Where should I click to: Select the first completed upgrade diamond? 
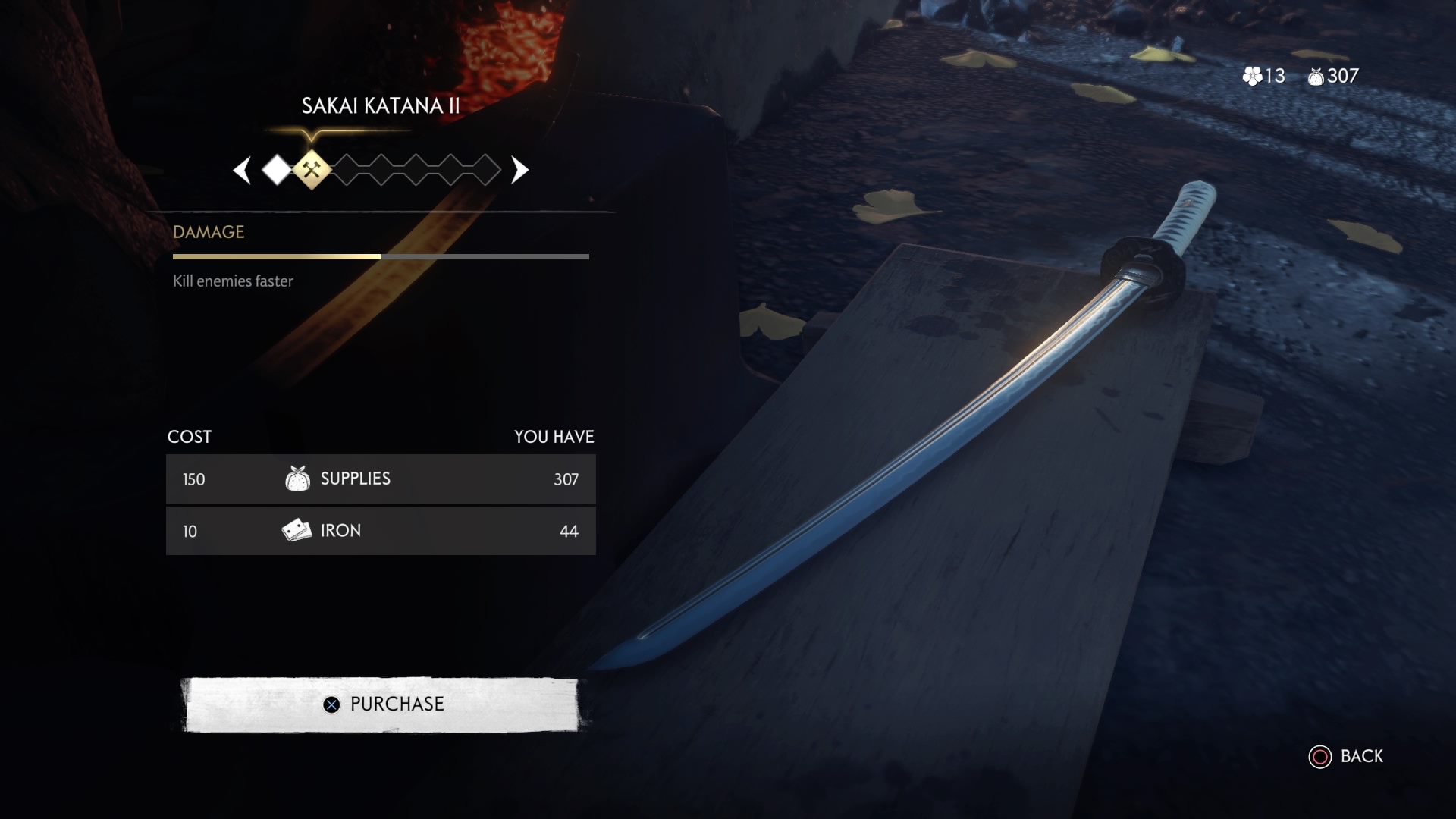pos(277,171)
